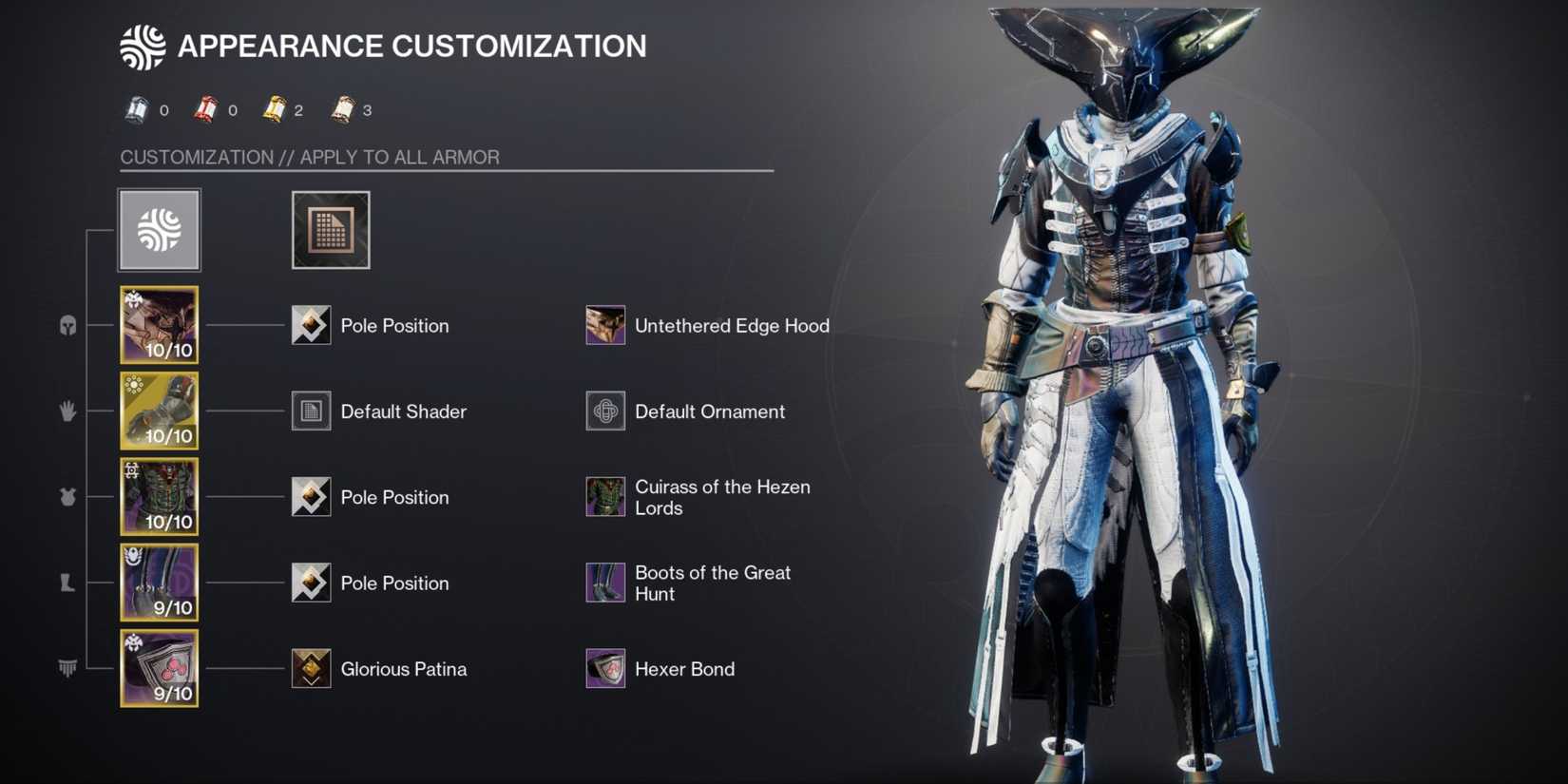This screenshot has height=784, width=1568.
Task: Select the helmet slot icon
Action: pos(67,326)
